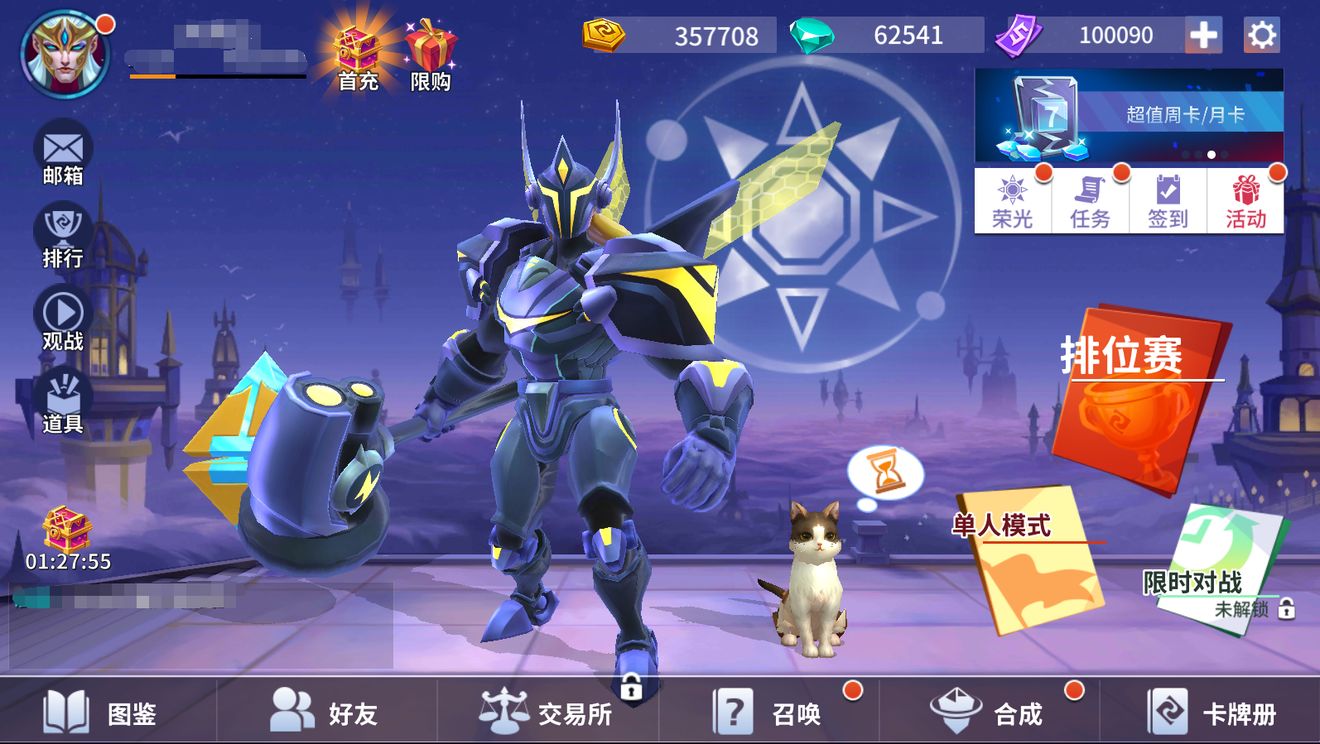
Task: Open the 签到 daily check-in
Action: coord(1168,201)
